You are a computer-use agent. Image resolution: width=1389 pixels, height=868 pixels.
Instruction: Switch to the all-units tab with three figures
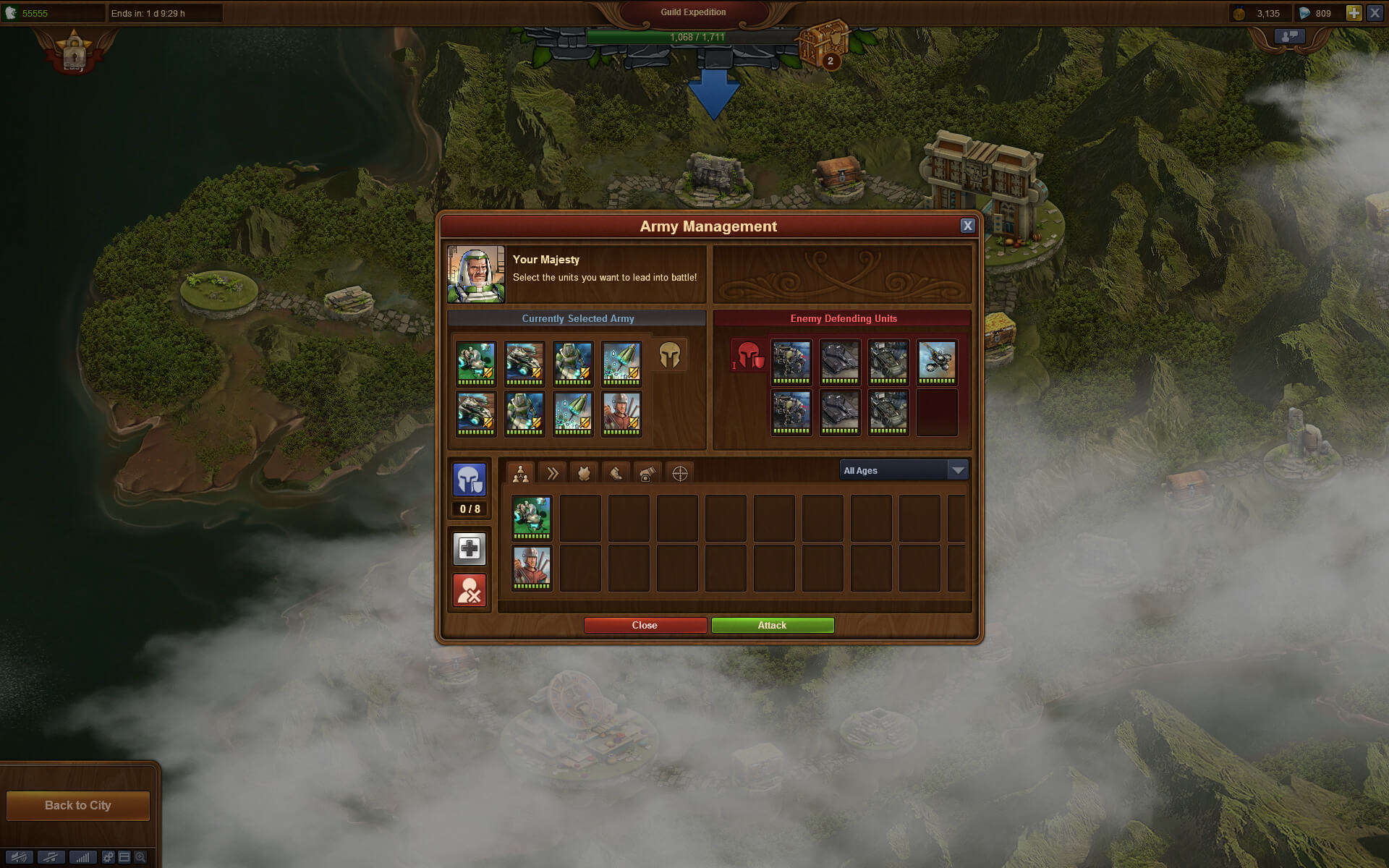[520, 473]
